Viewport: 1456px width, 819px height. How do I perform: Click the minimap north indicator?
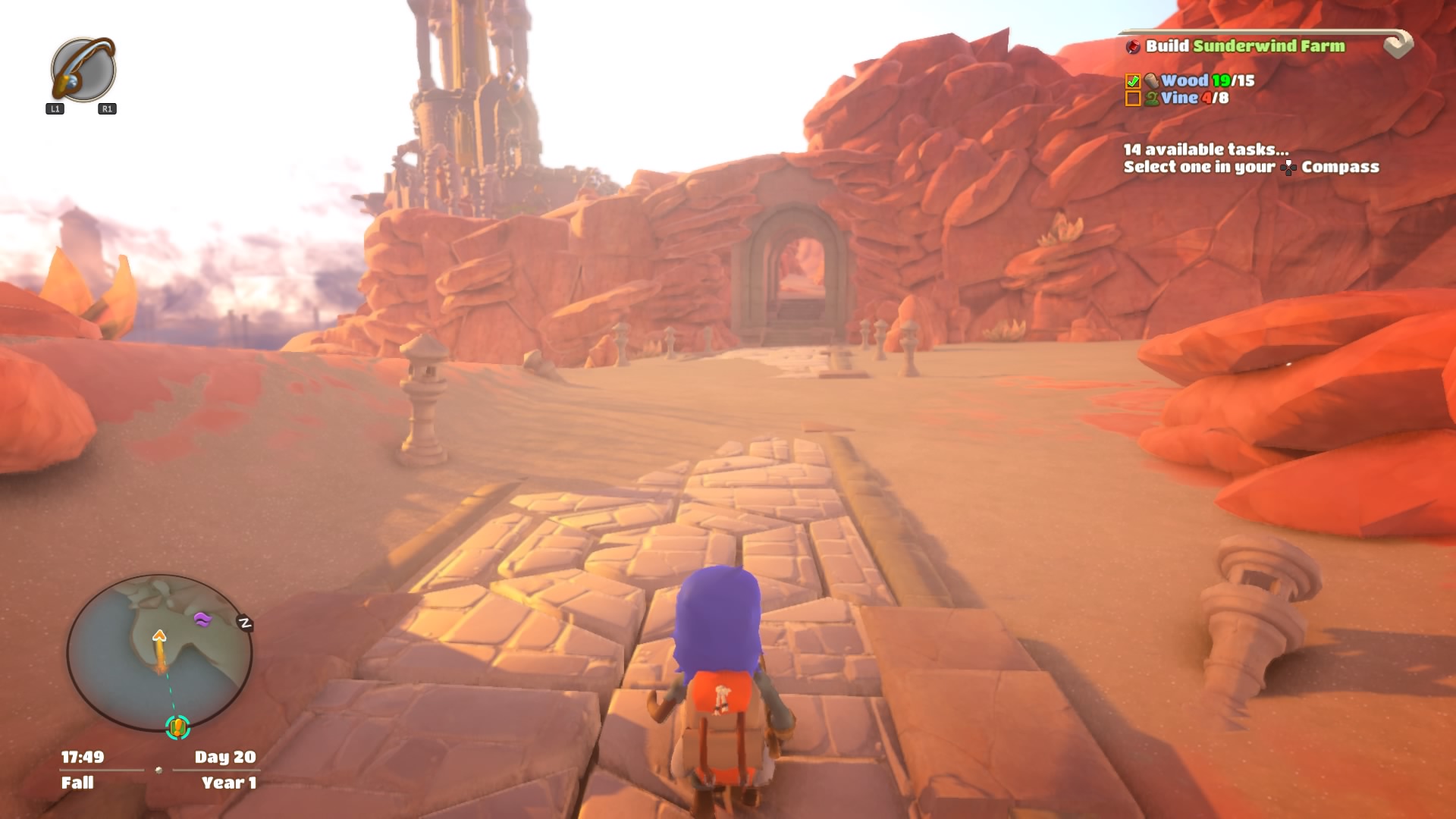tap(244, 623)
